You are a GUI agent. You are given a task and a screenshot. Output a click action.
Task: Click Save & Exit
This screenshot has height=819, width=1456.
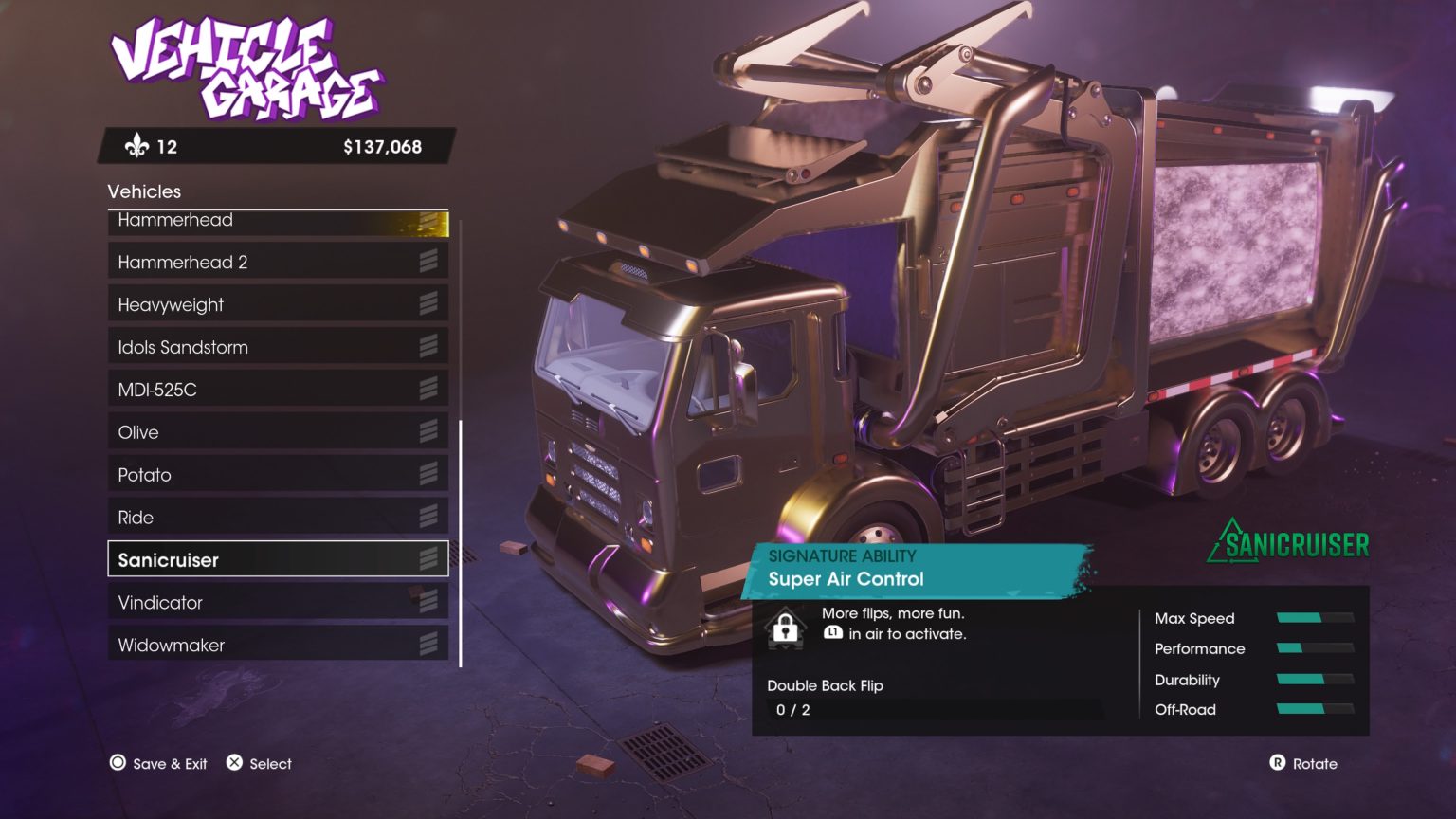pyautogui.click(x=157, y=763)
